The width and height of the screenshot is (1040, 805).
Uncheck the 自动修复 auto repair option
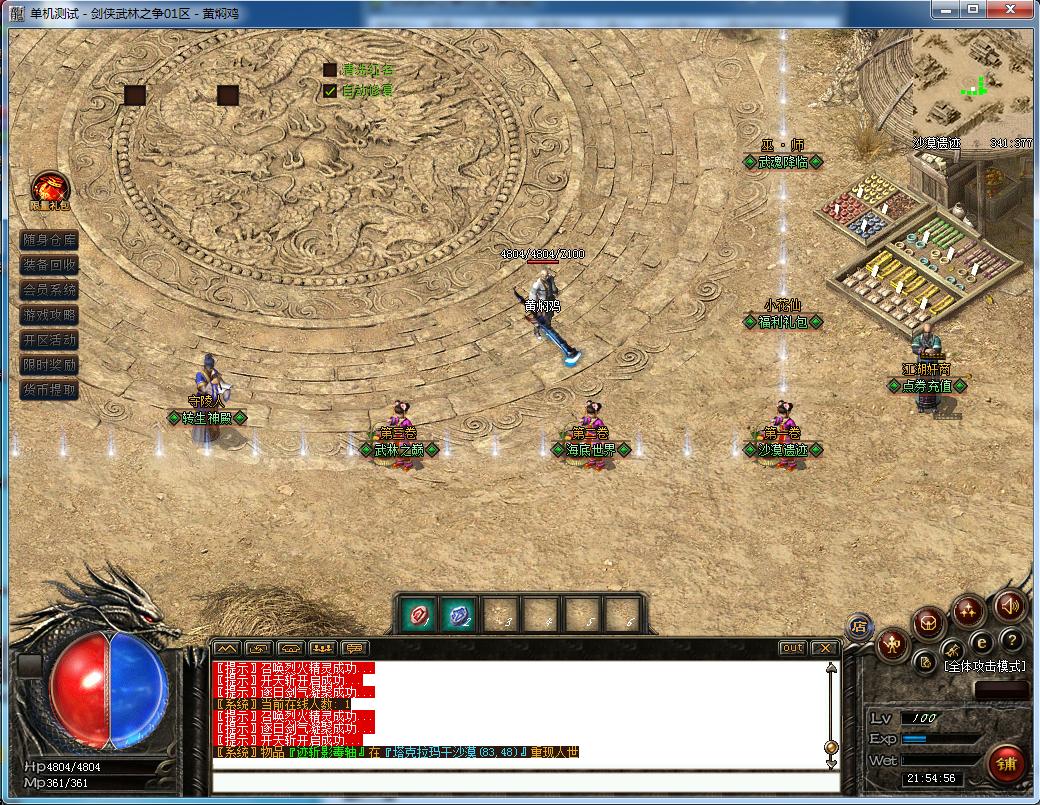(x=330, y=91)
